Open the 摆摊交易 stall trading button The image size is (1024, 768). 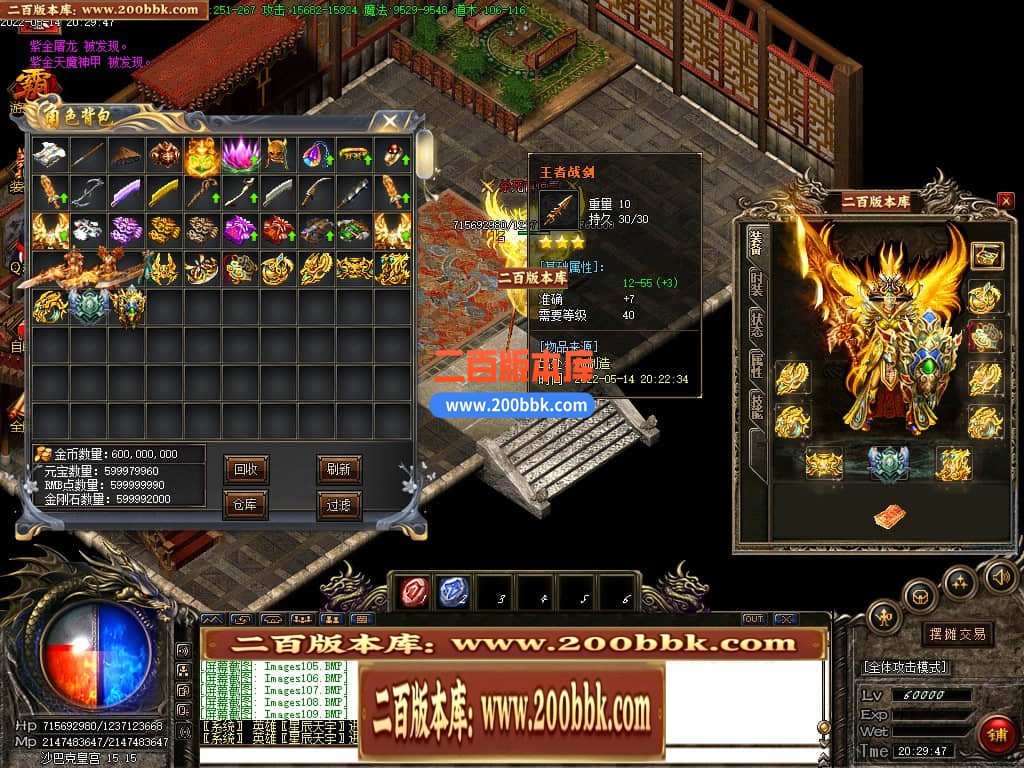pyautogui.click(x=956, y=634)
